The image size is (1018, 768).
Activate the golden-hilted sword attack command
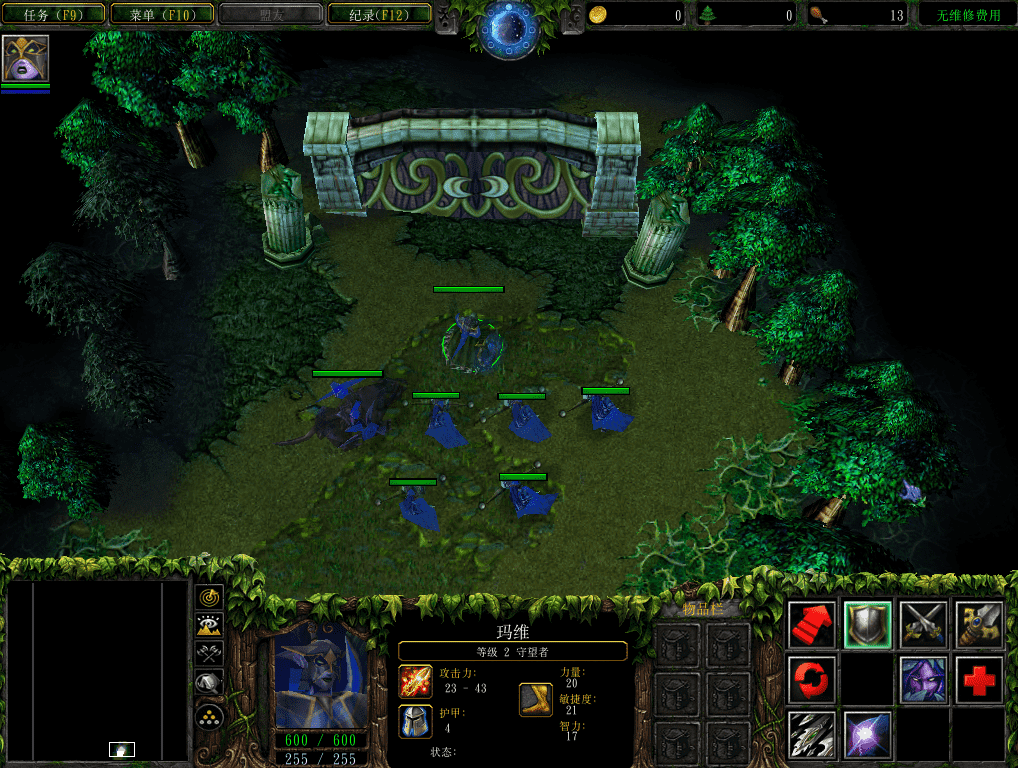point(979,625)
